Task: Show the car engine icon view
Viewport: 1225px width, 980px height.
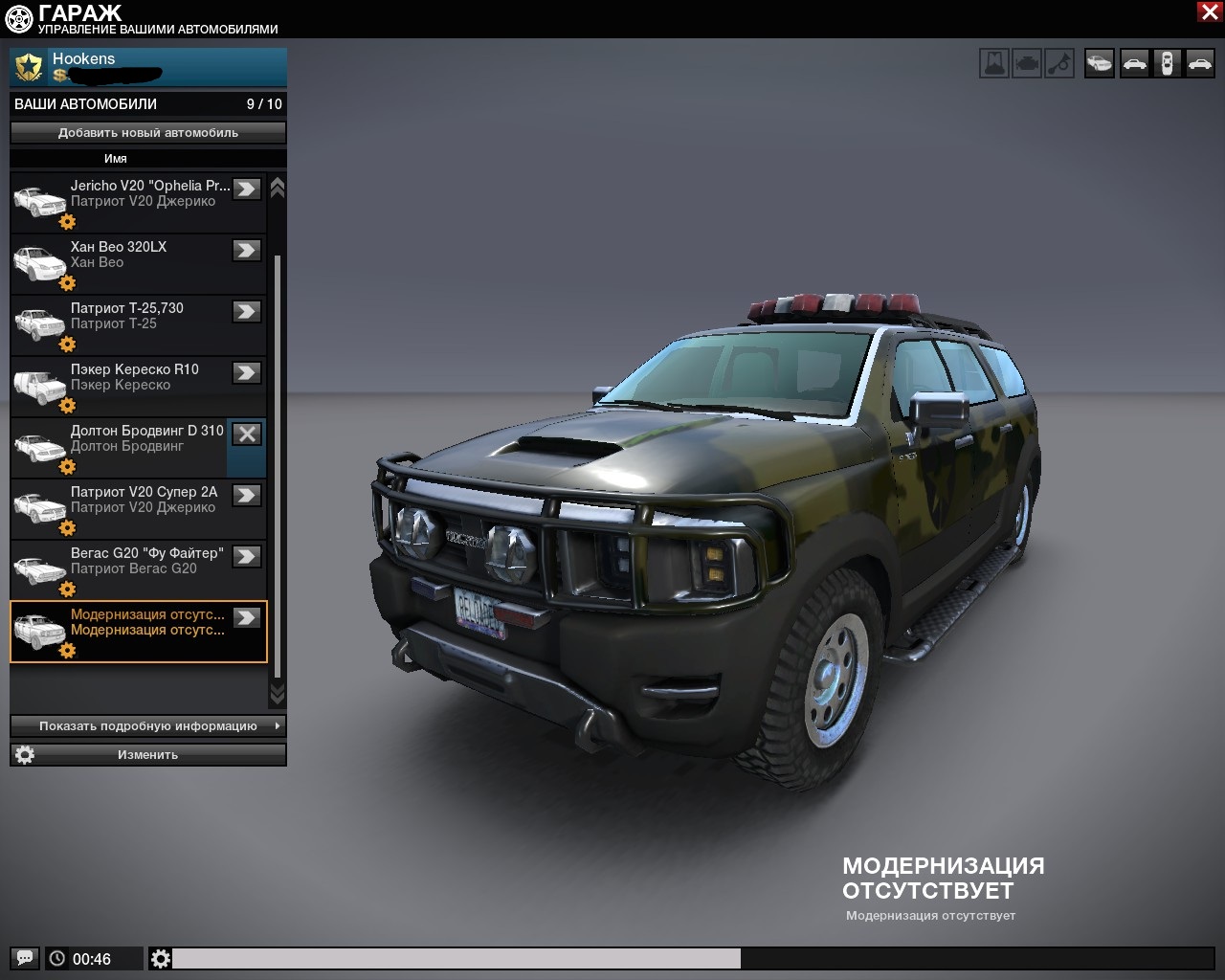Action: 1027,64
